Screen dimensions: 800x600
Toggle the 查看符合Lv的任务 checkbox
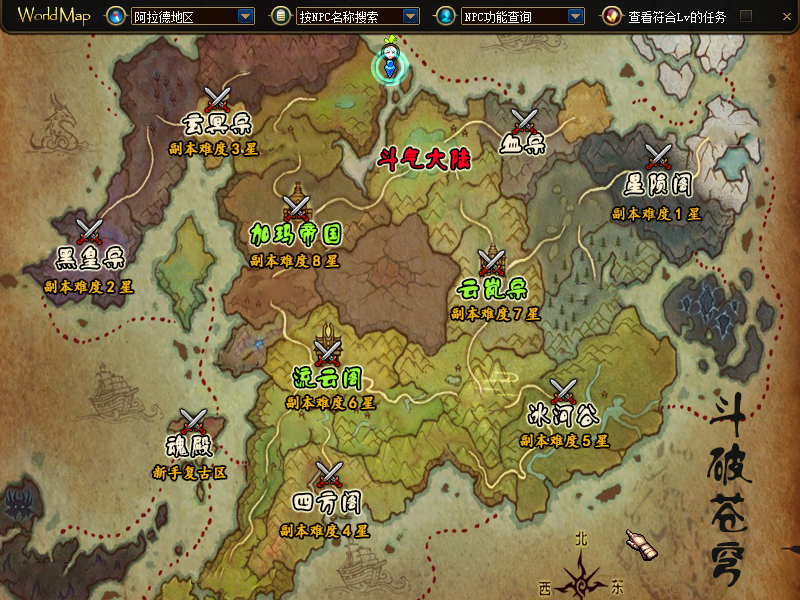[x=746, y=16]
